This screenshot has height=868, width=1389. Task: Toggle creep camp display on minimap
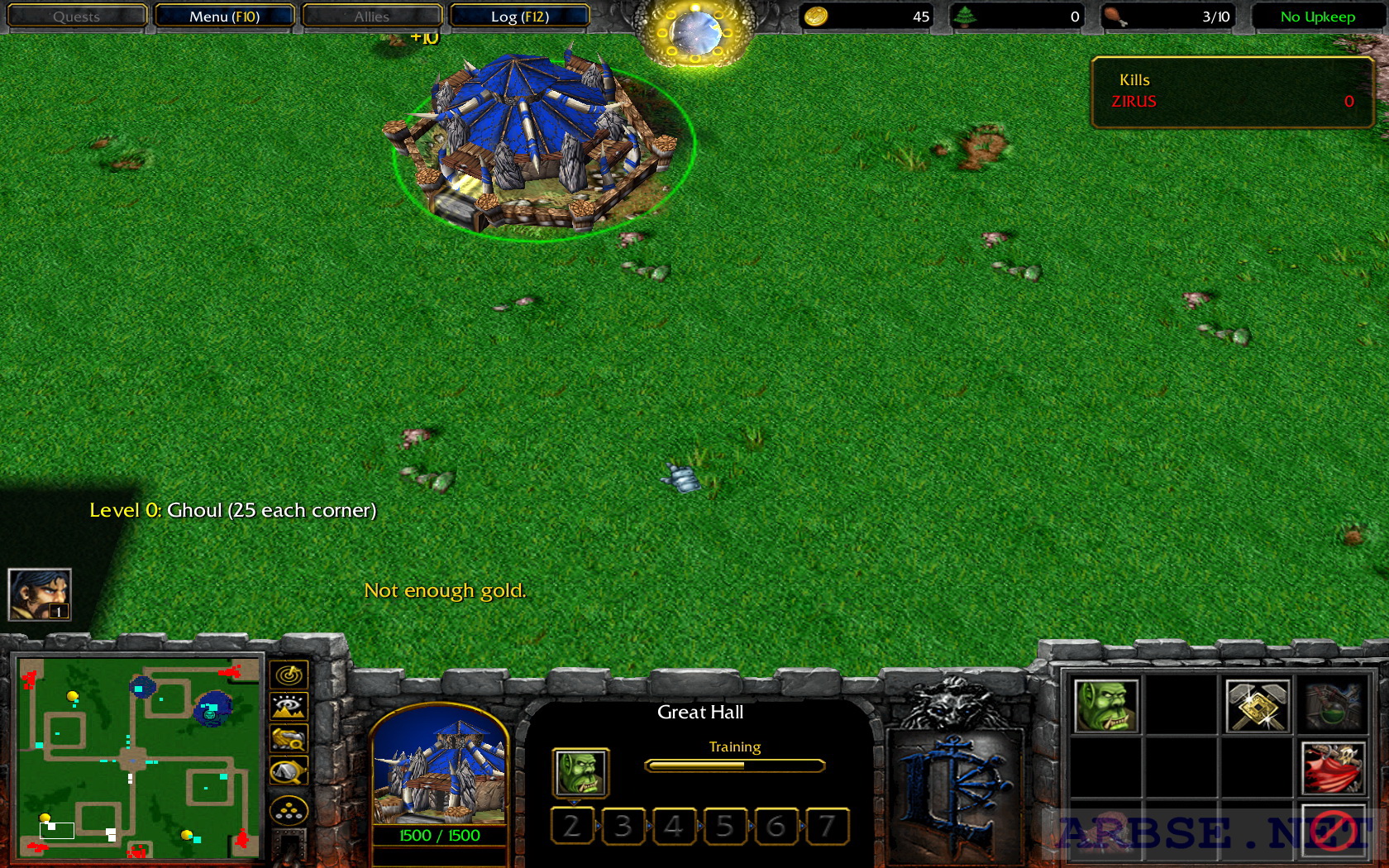point(289,811)
